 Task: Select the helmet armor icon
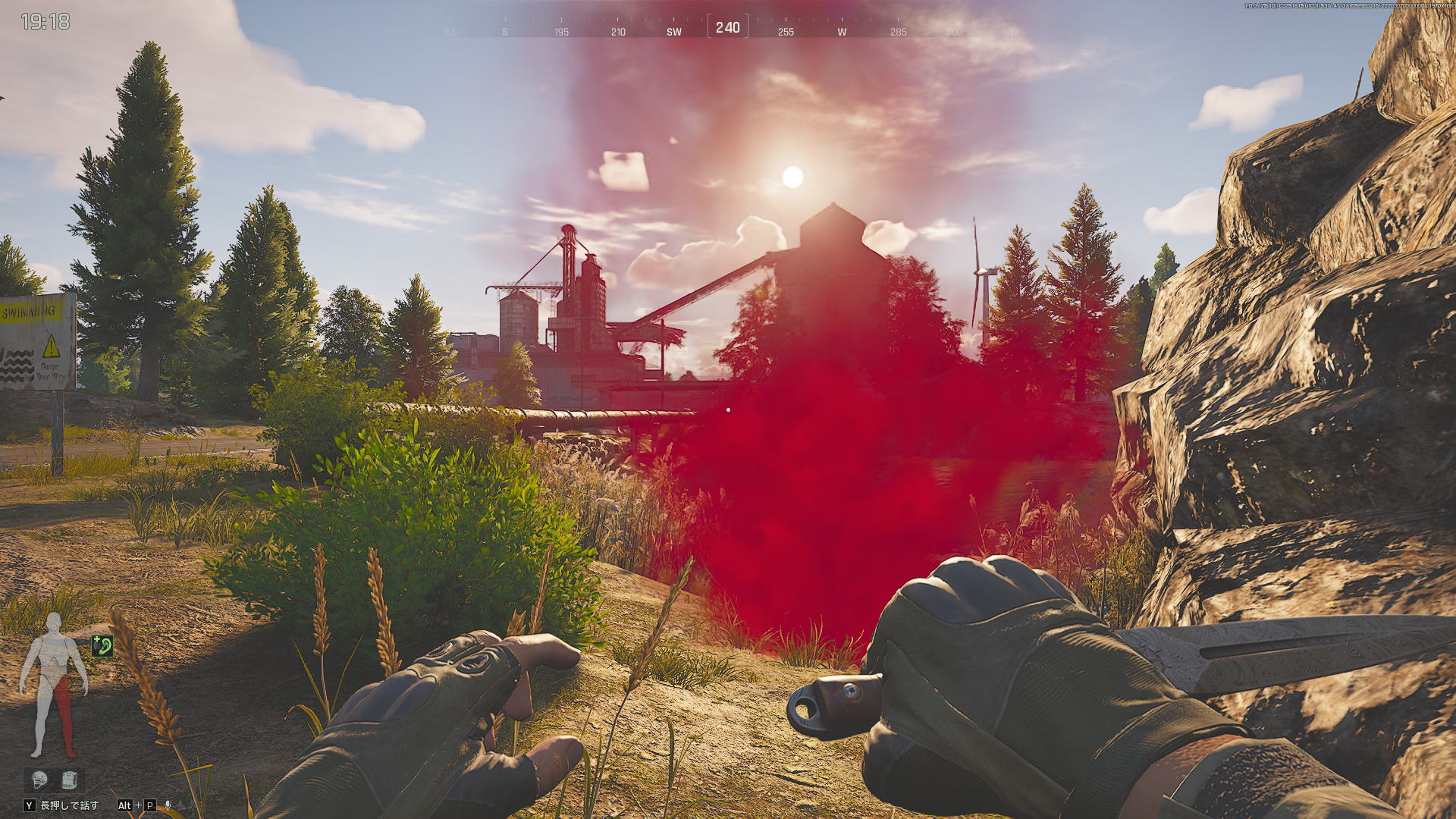point(39,779)
